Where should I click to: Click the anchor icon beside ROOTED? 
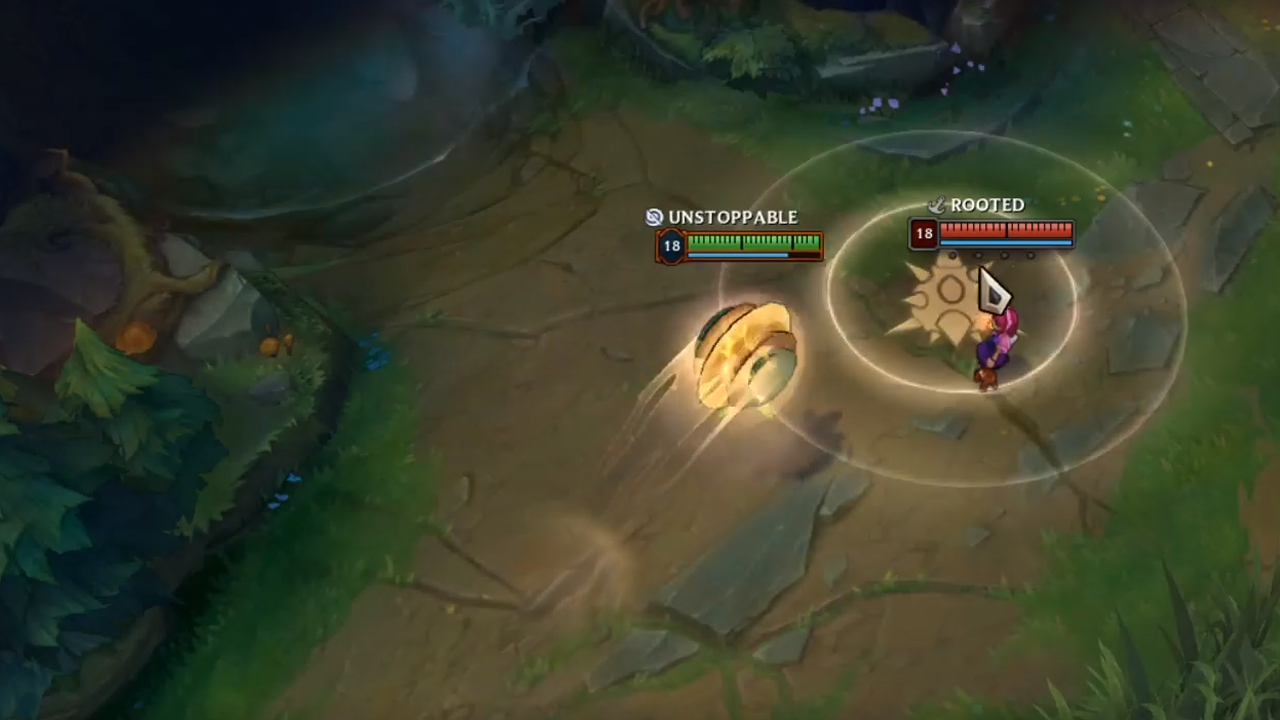(938, 206)
